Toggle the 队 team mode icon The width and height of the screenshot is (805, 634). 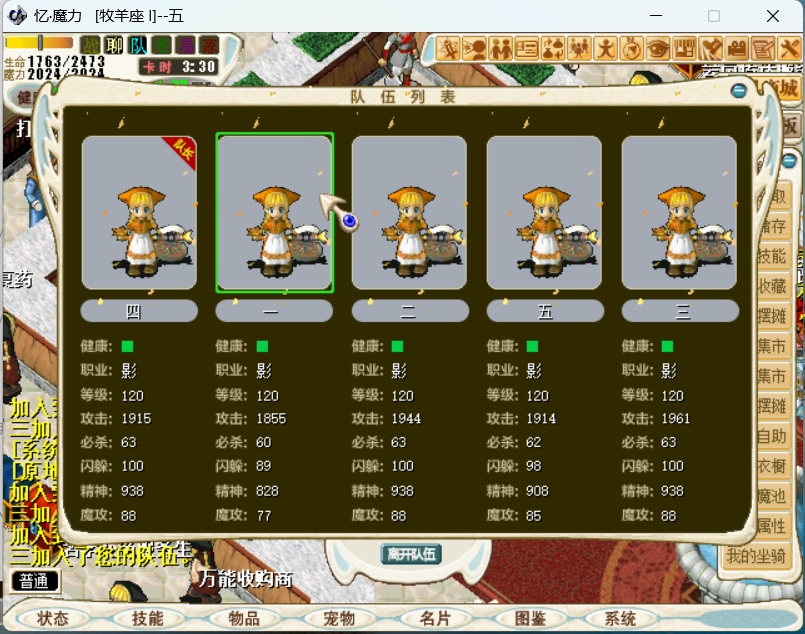point(138,45)
